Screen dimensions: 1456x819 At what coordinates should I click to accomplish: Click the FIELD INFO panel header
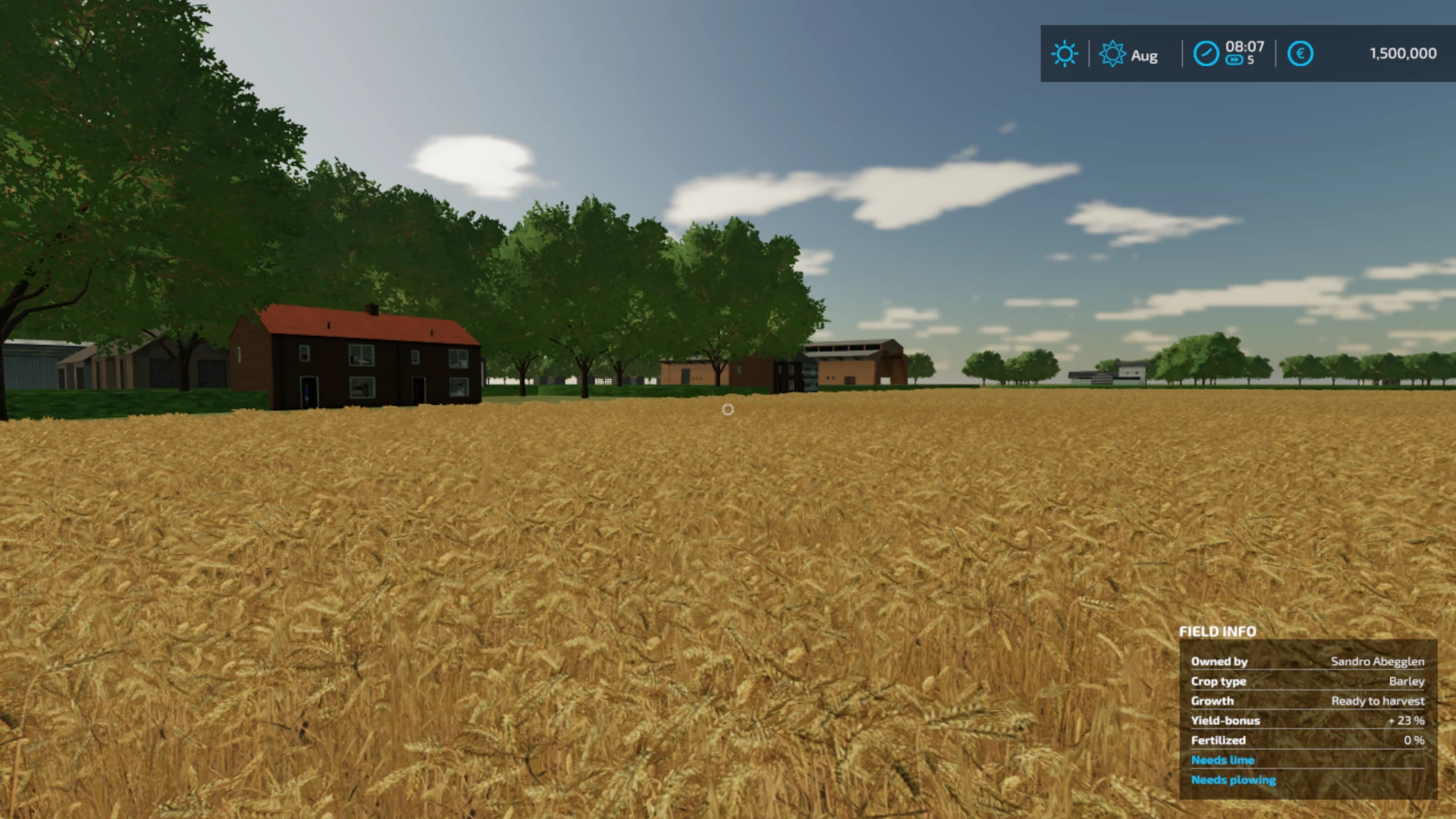coord(1217,632)
